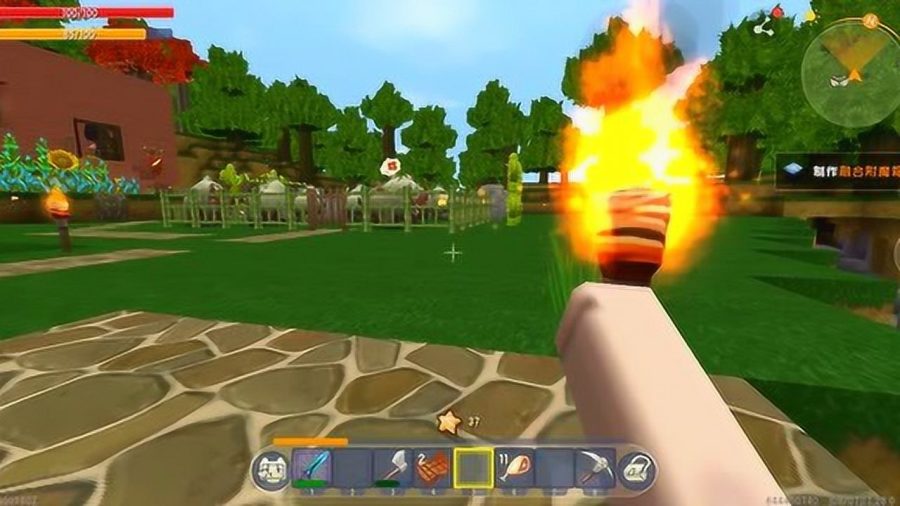Select the blue sword hotbar slot
The image size is (900, 506).
coord(311,467)
